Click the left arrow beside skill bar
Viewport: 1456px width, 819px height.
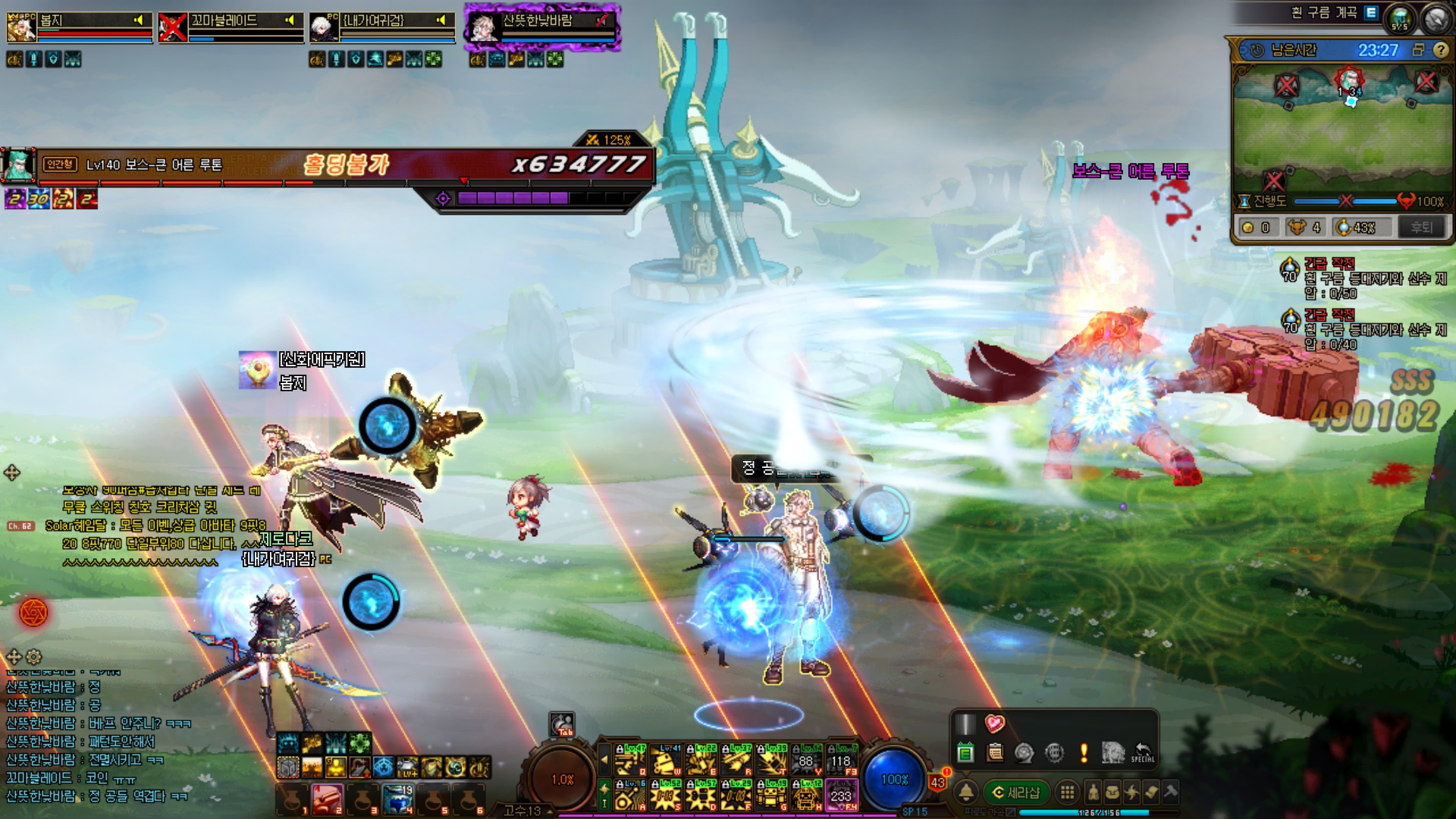[604, 758]
